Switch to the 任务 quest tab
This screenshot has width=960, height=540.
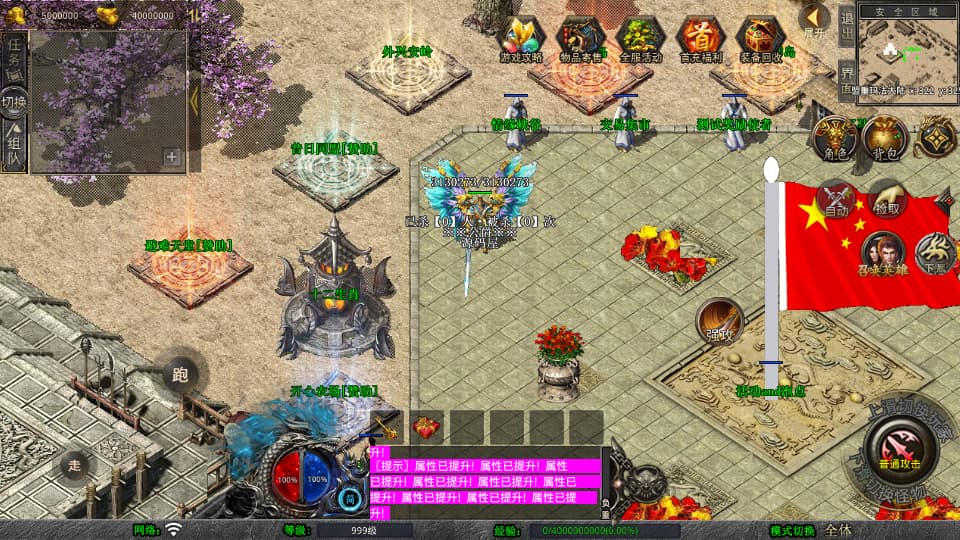(14, 58)
